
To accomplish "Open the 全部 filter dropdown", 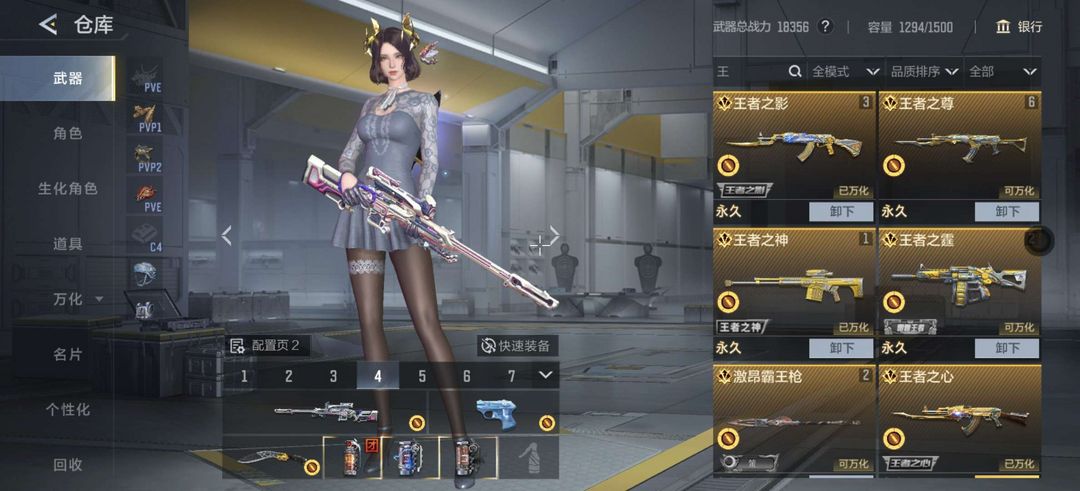I will pyautogui.click(x=1002, y=72).
